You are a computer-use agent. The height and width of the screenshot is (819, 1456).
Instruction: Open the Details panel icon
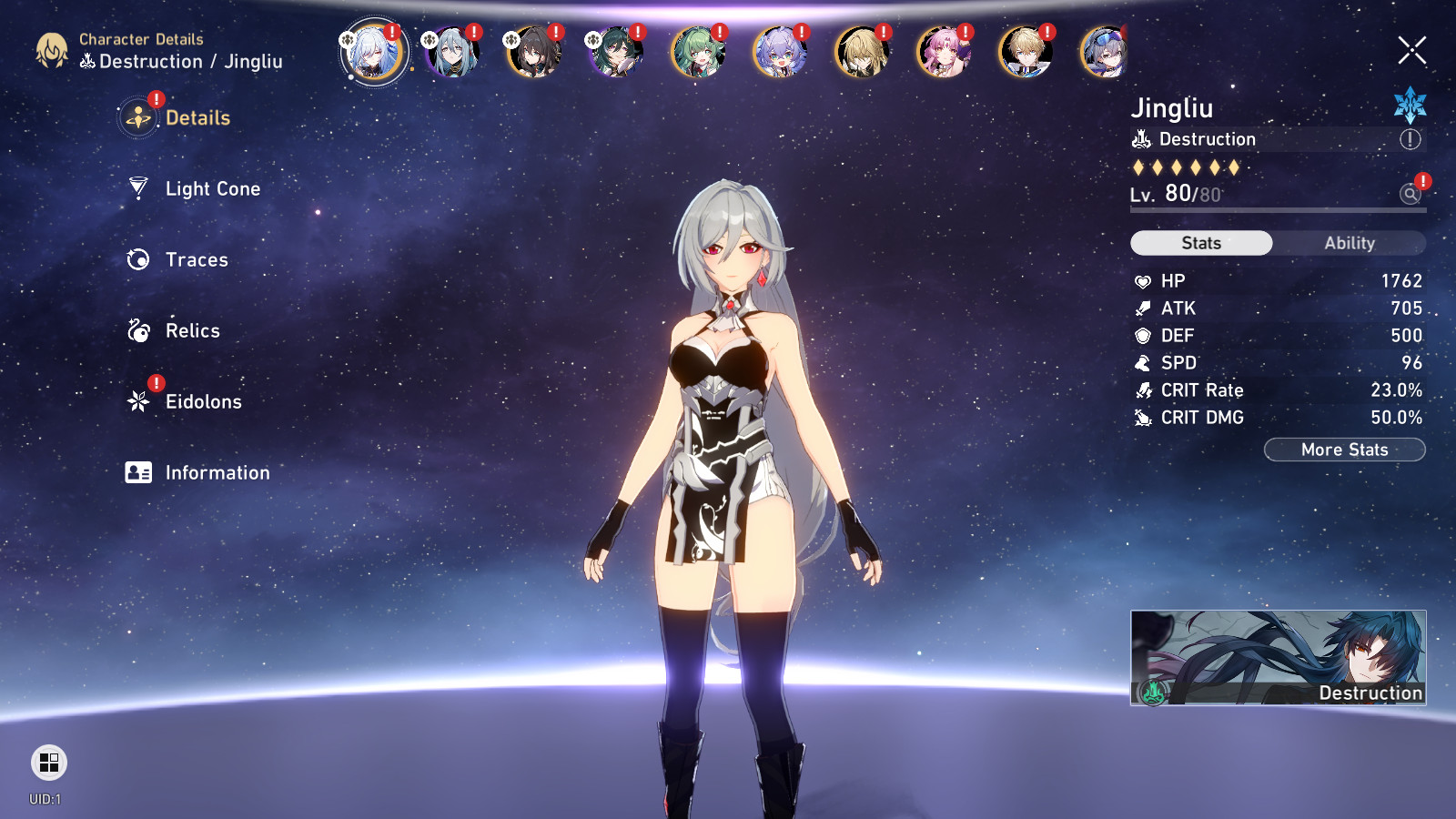[x=137, y=116]
